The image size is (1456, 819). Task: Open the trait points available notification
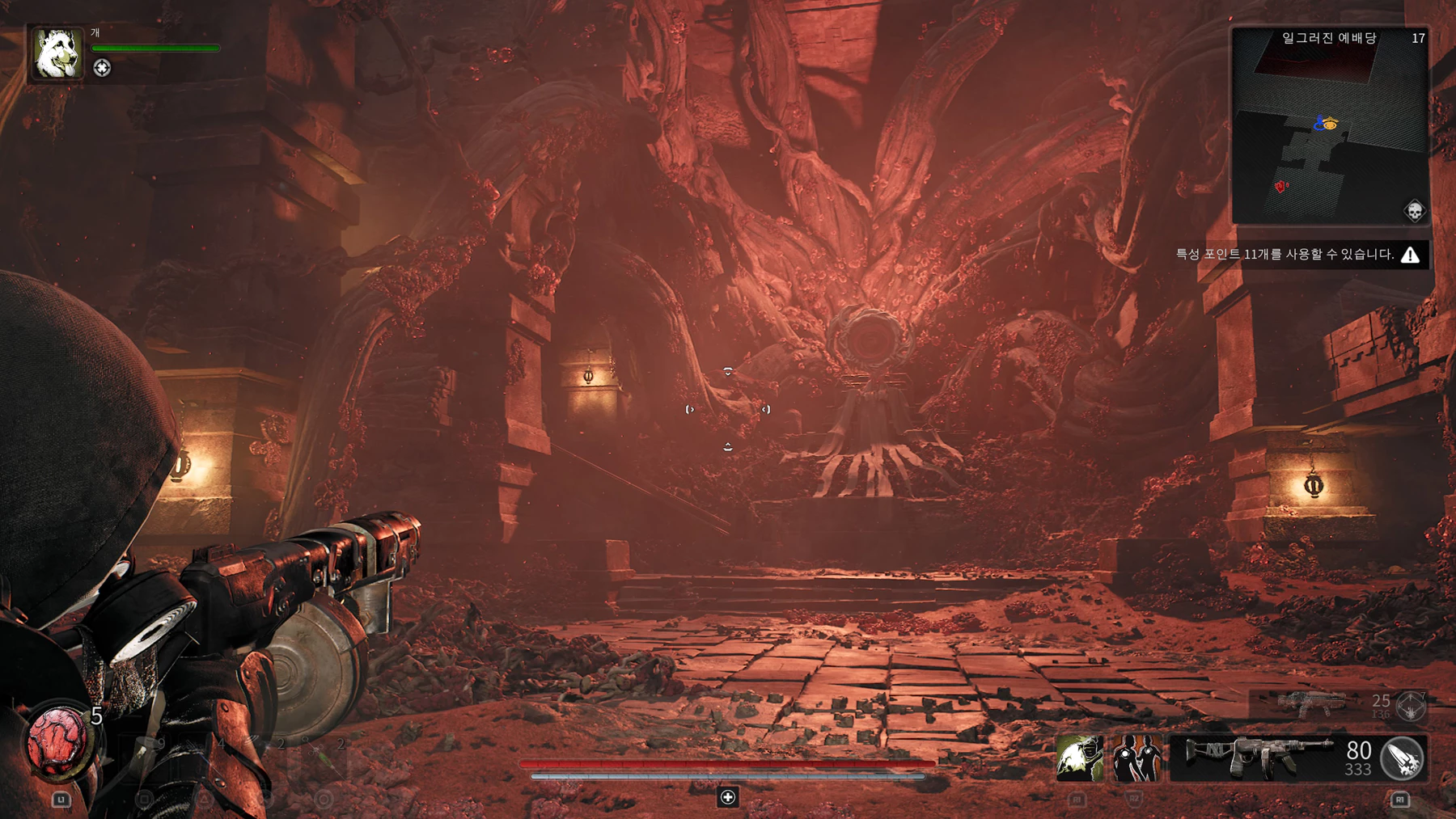(1298, 255)
